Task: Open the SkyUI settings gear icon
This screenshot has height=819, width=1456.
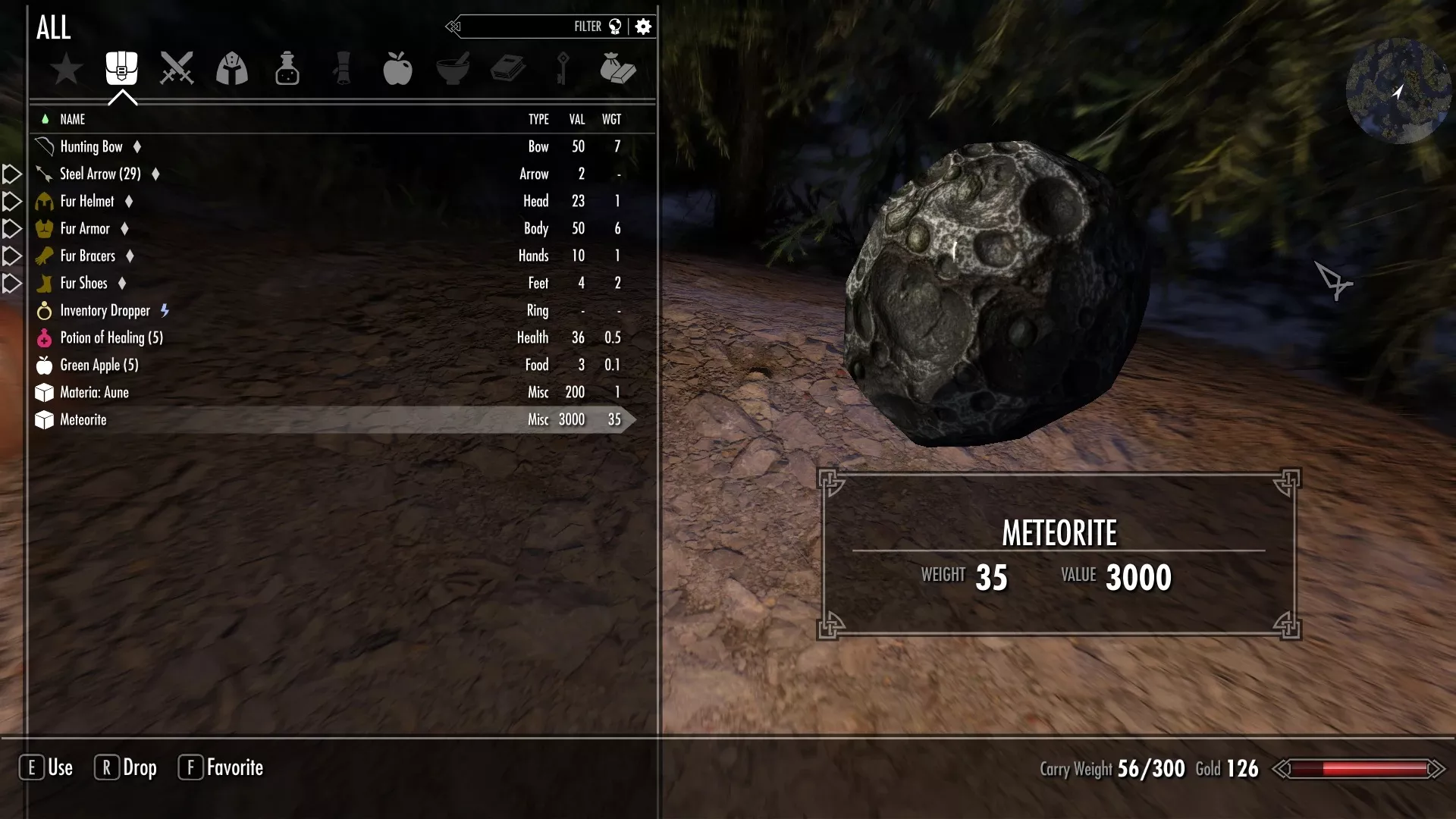Action: (643, 26)
